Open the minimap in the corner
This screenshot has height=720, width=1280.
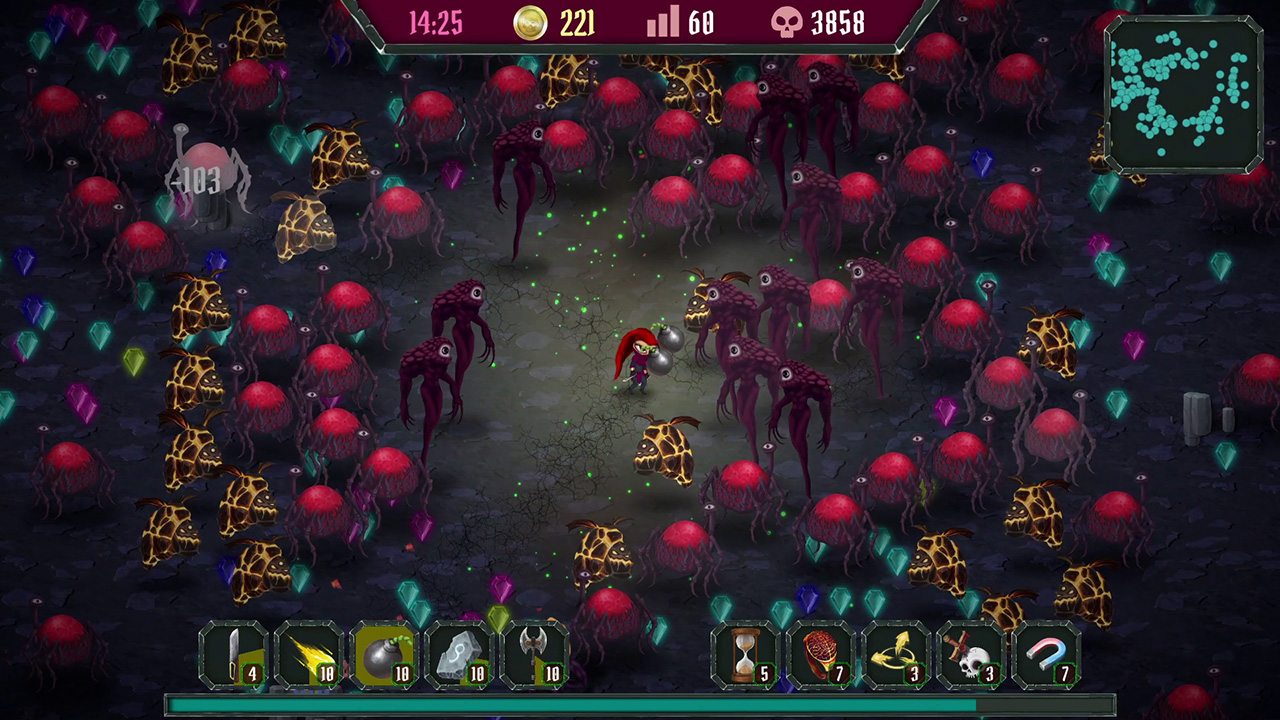1180,96
